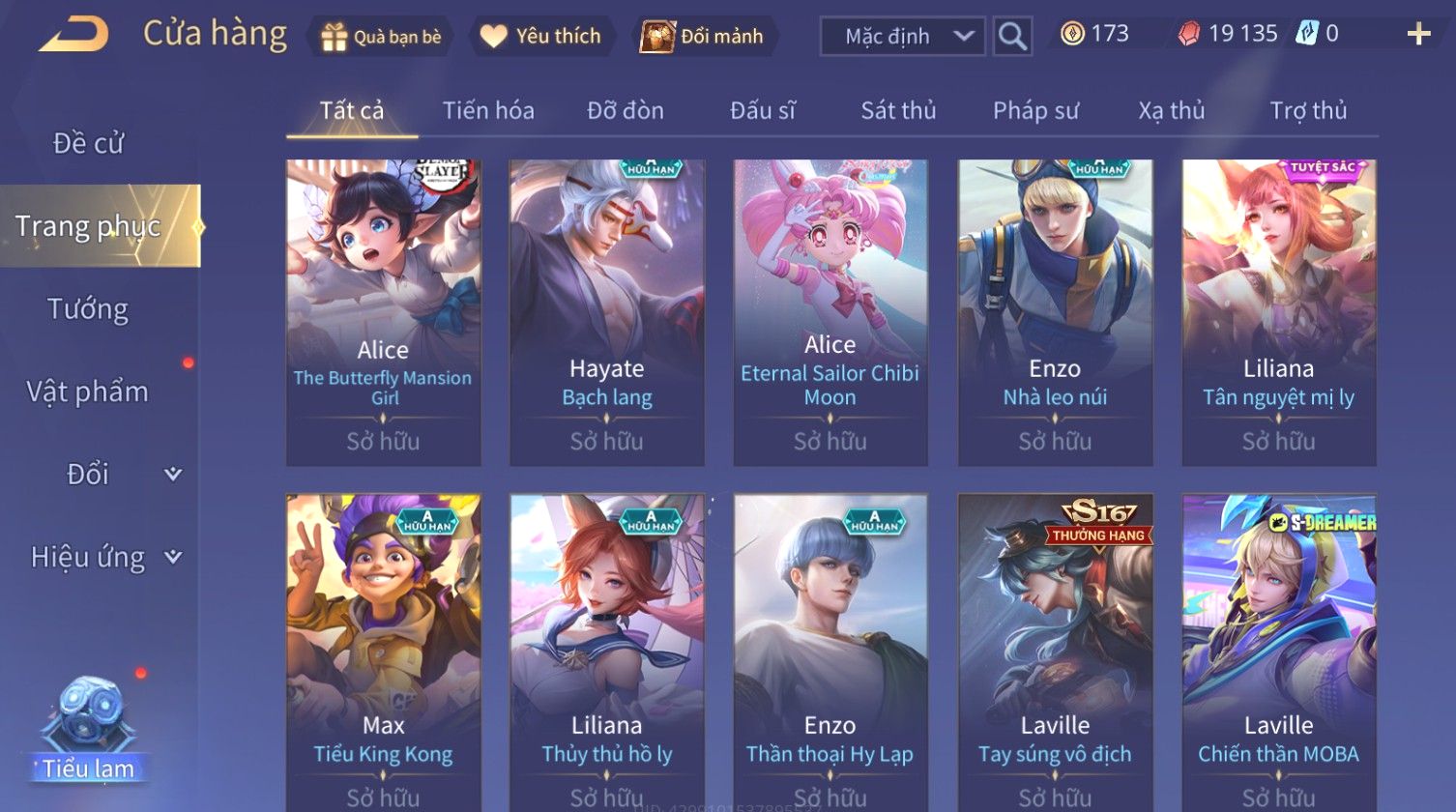Image resolution: width=1456 pixels, height=812 pixels.
Task: Open Quà bạn bè gift button
Action: coord(381,37)
